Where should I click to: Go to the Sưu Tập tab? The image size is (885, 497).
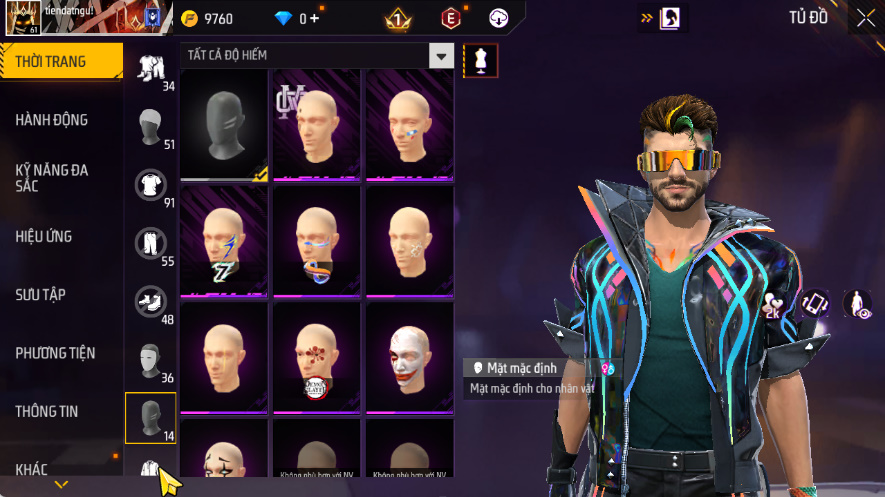pos(40,295)
